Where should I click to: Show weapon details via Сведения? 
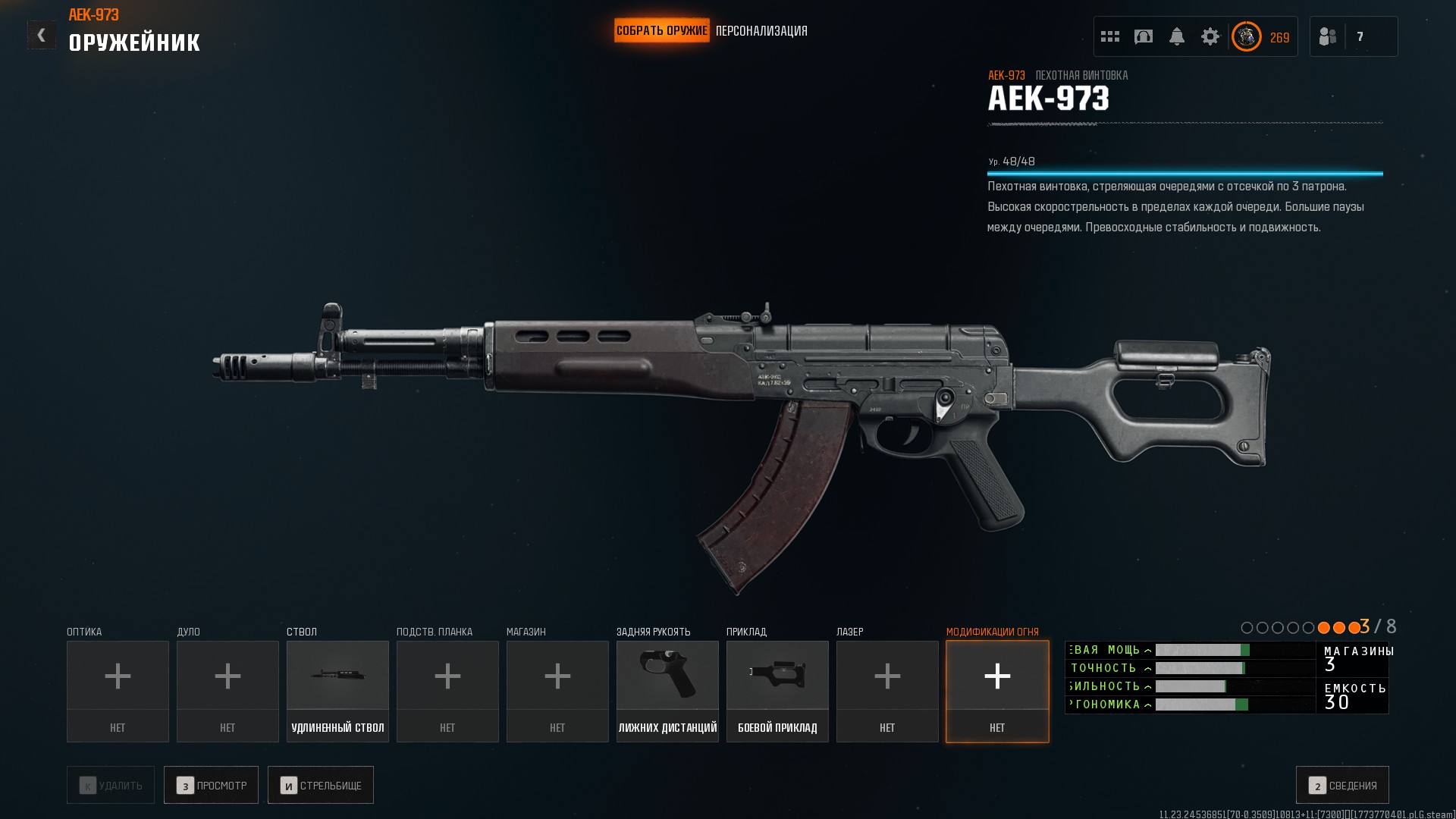tap(1342, 785)
